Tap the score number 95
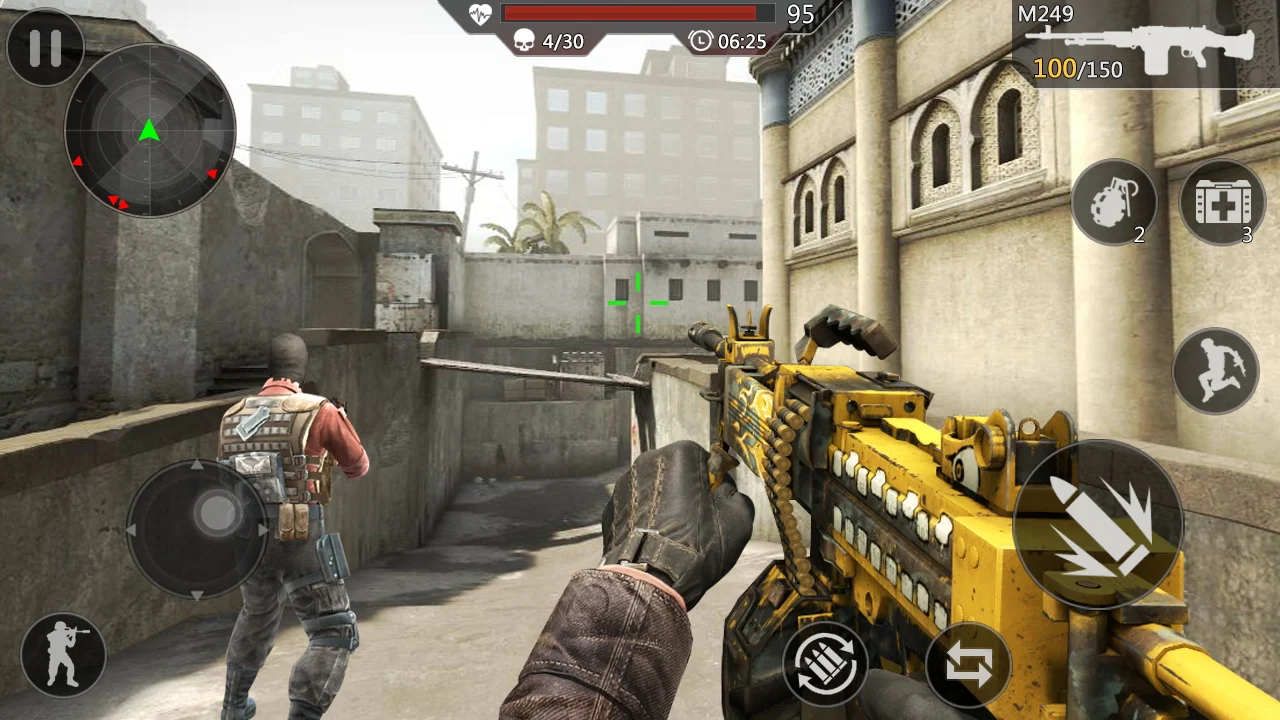Image resolution: width=1280 pixels, height=720 pixels. tap(801, 15)
